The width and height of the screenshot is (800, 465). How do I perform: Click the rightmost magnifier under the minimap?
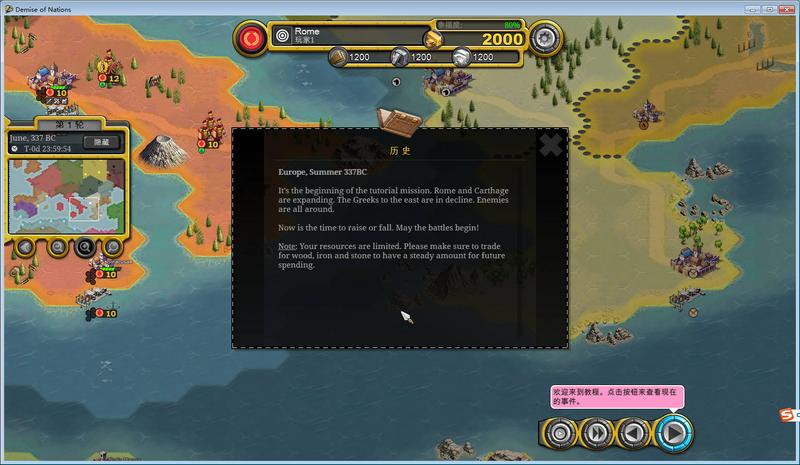(x=113, y=246)
